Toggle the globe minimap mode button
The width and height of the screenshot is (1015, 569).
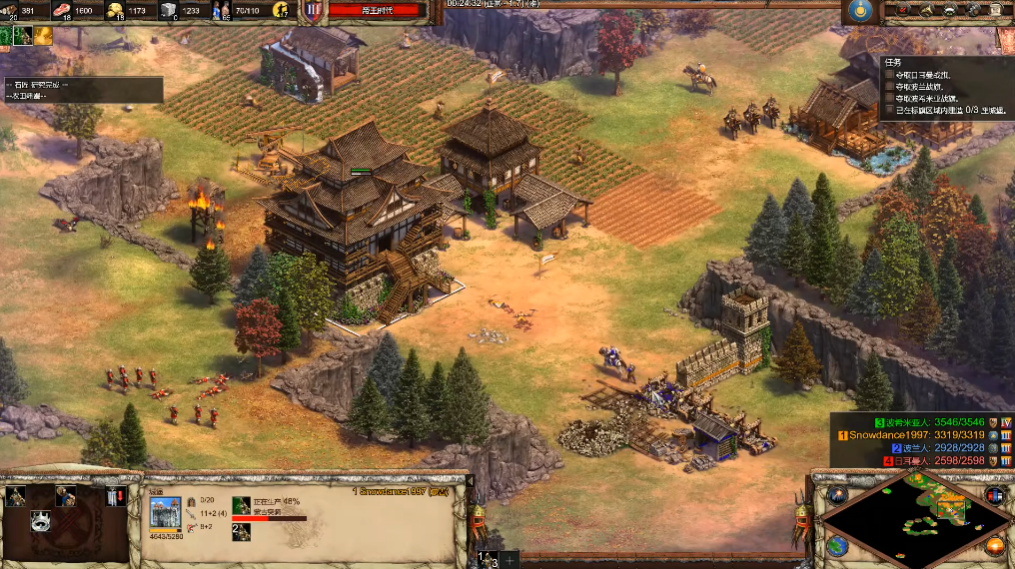point(838,546)
